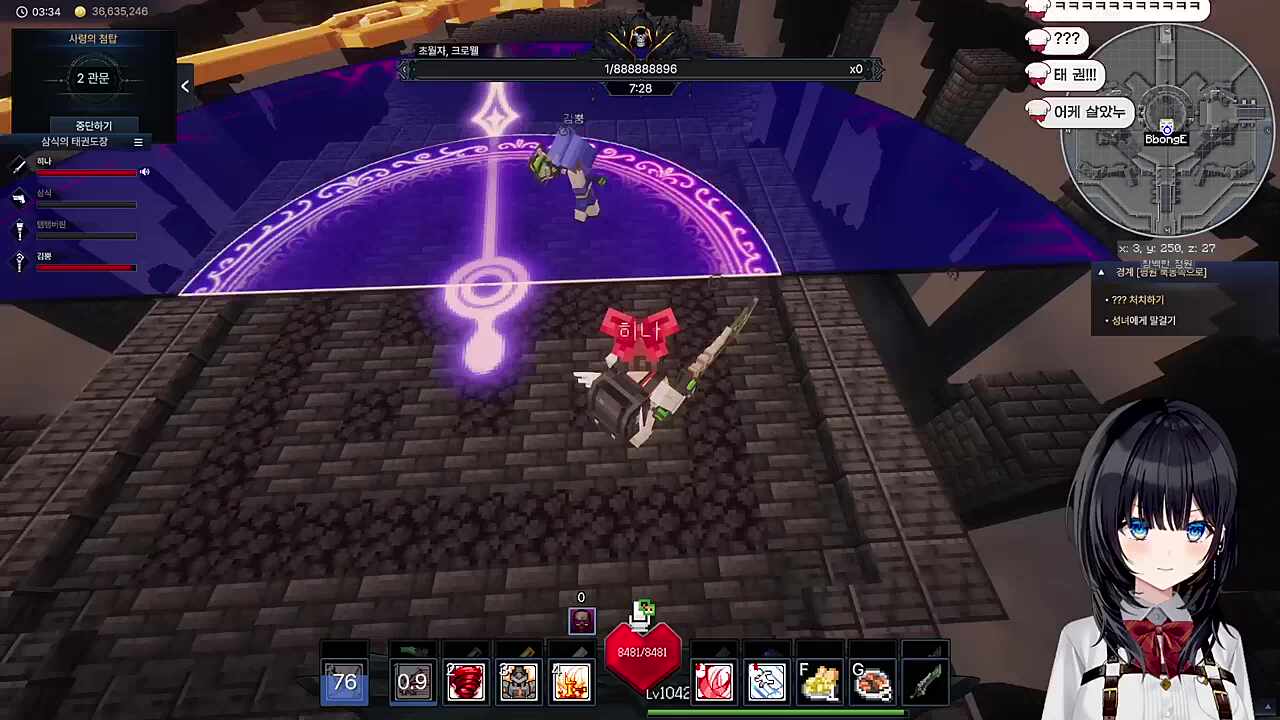The width and height of the screenshot is (1280, 720).
Task: Select the green sword weapon slot
Action: pos(925,682)
